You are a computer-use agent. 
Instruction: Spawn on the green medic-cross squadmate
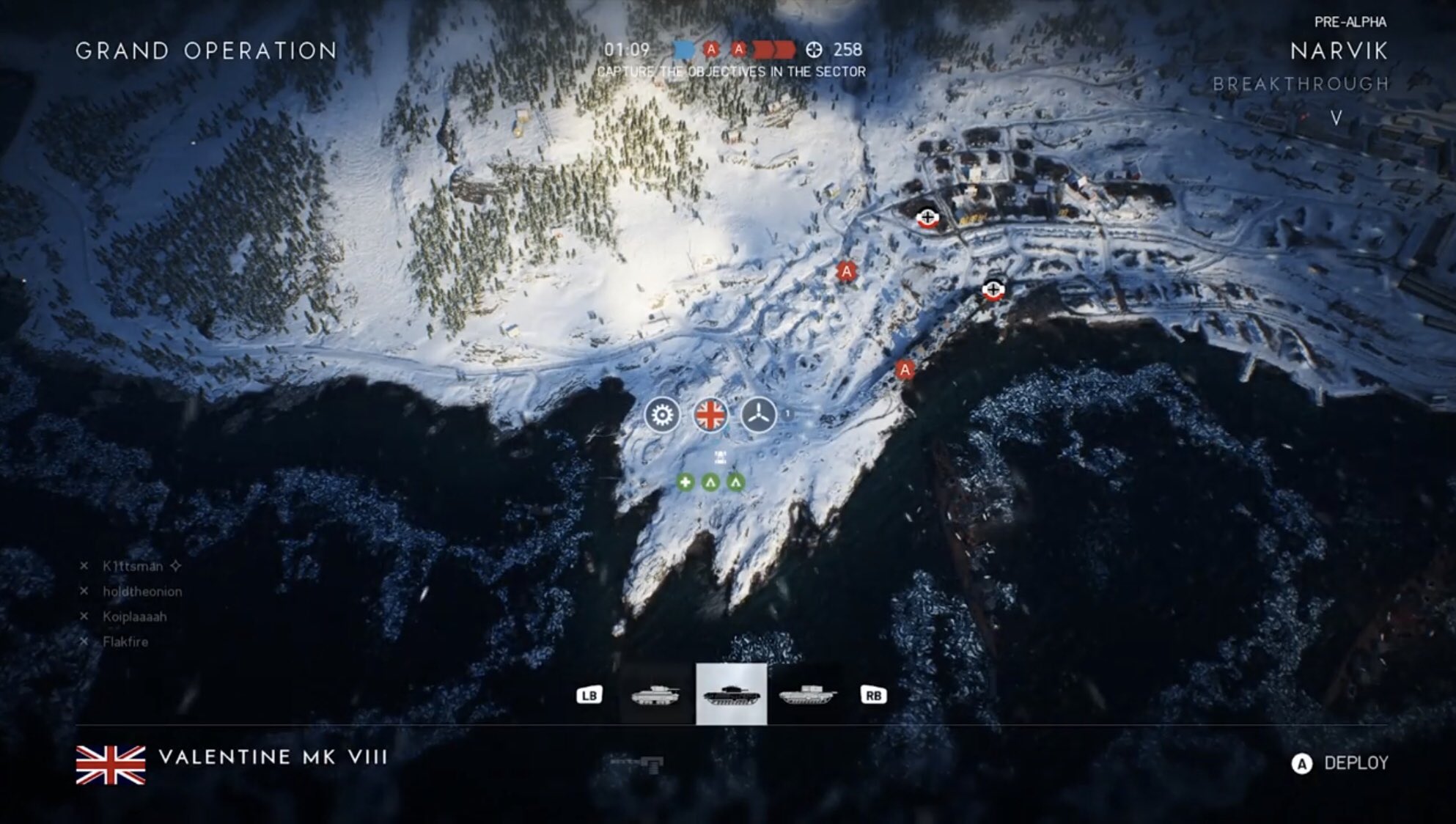[685, 482]
